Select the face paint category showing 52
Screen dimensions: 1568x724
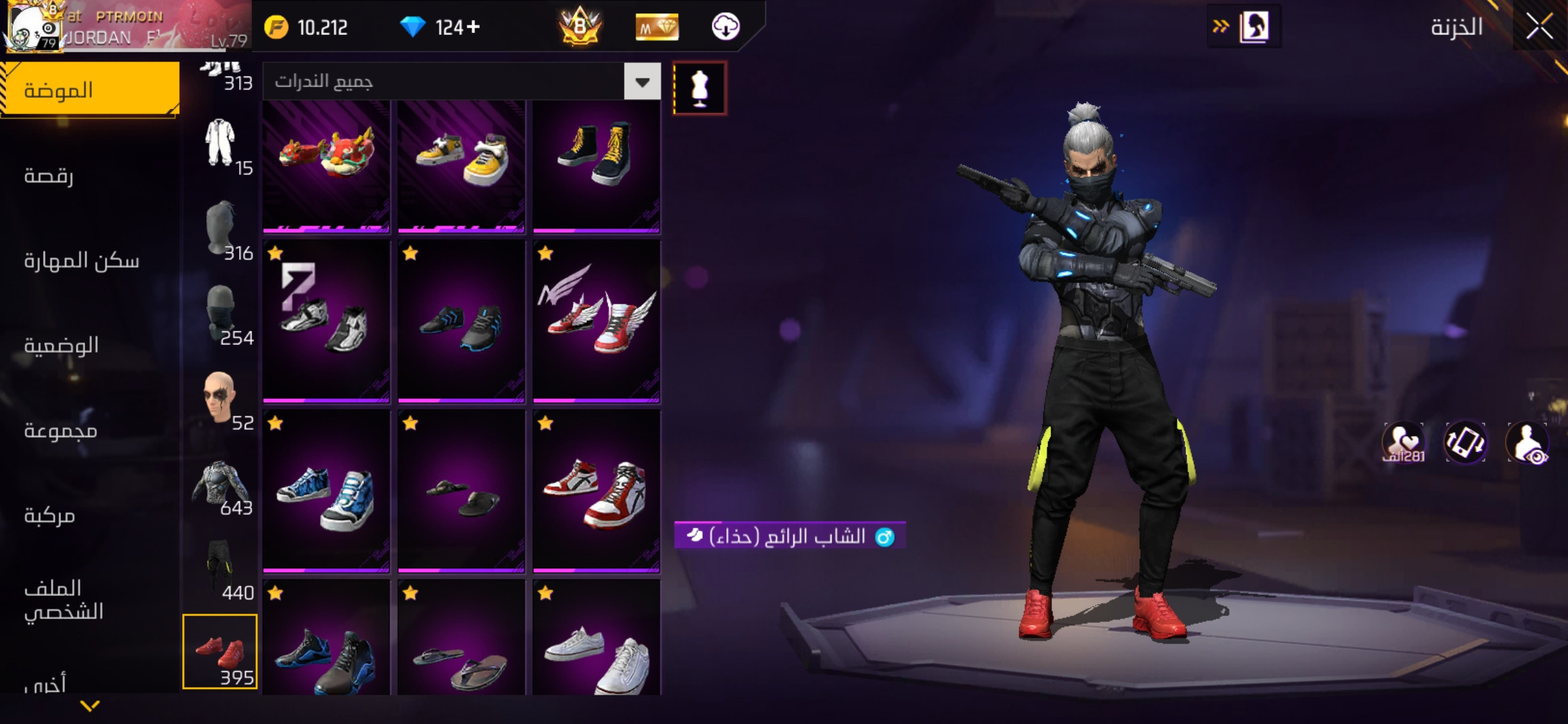pyautogui.click(x=221, y=399)
